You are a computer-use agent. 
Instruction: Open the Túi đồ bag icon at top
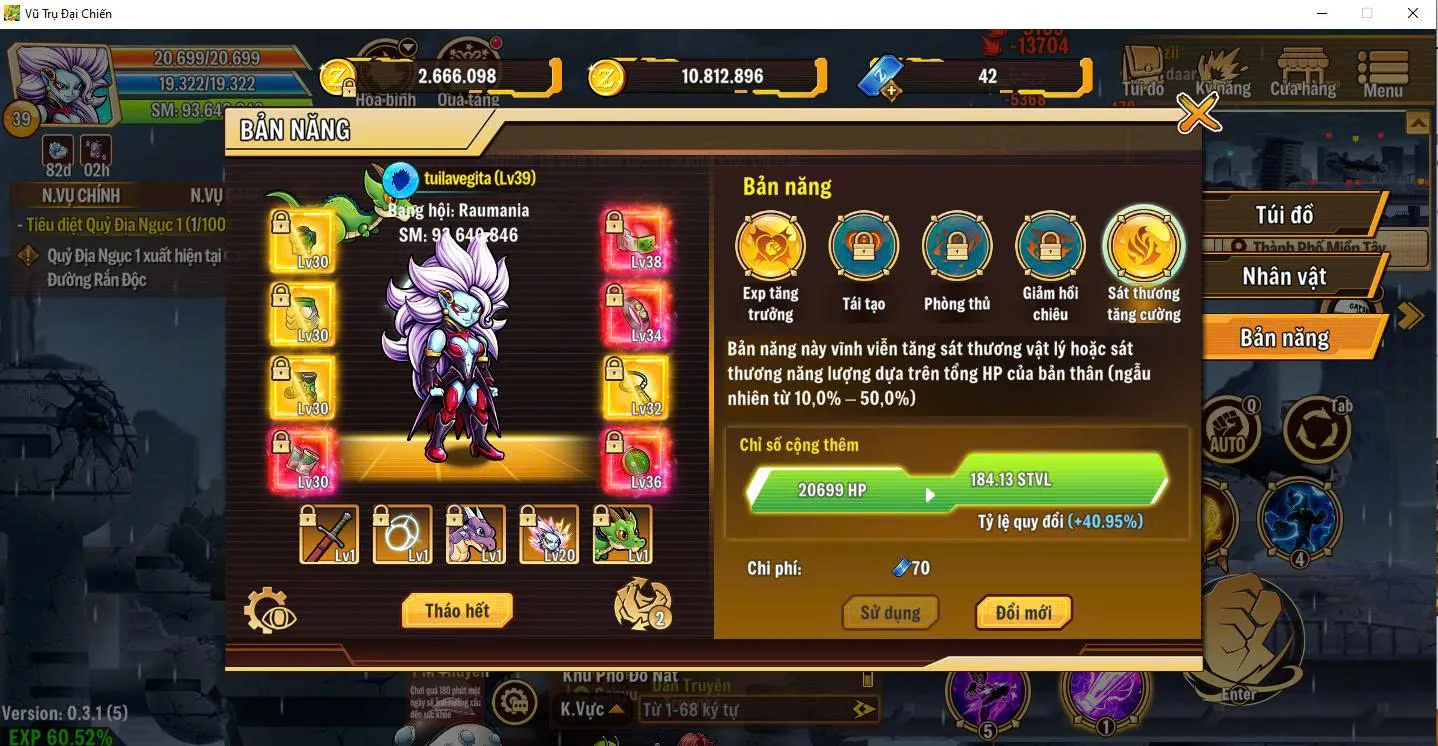click(1143, 68)
